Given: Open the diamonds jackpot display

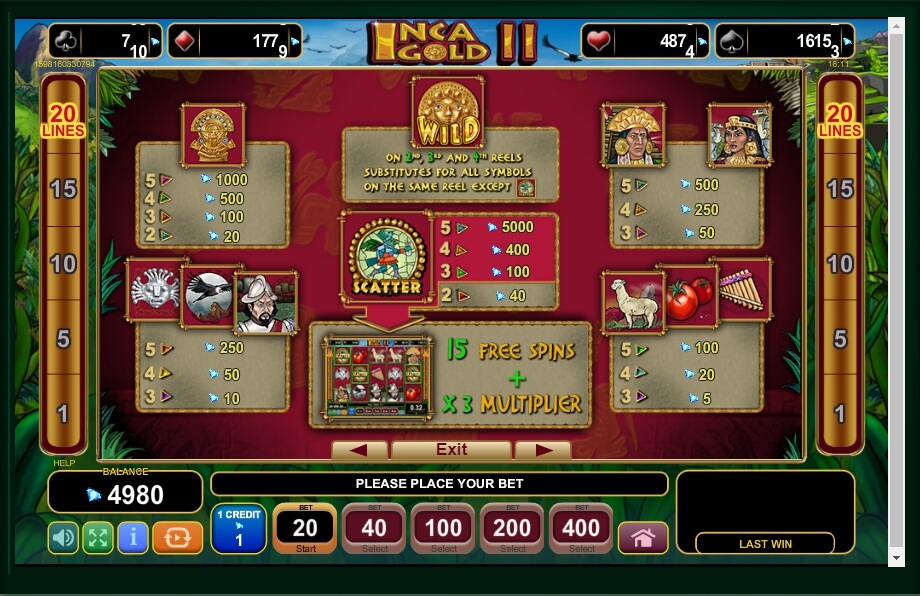Looking at the screenshot, I should click(234, 42).
